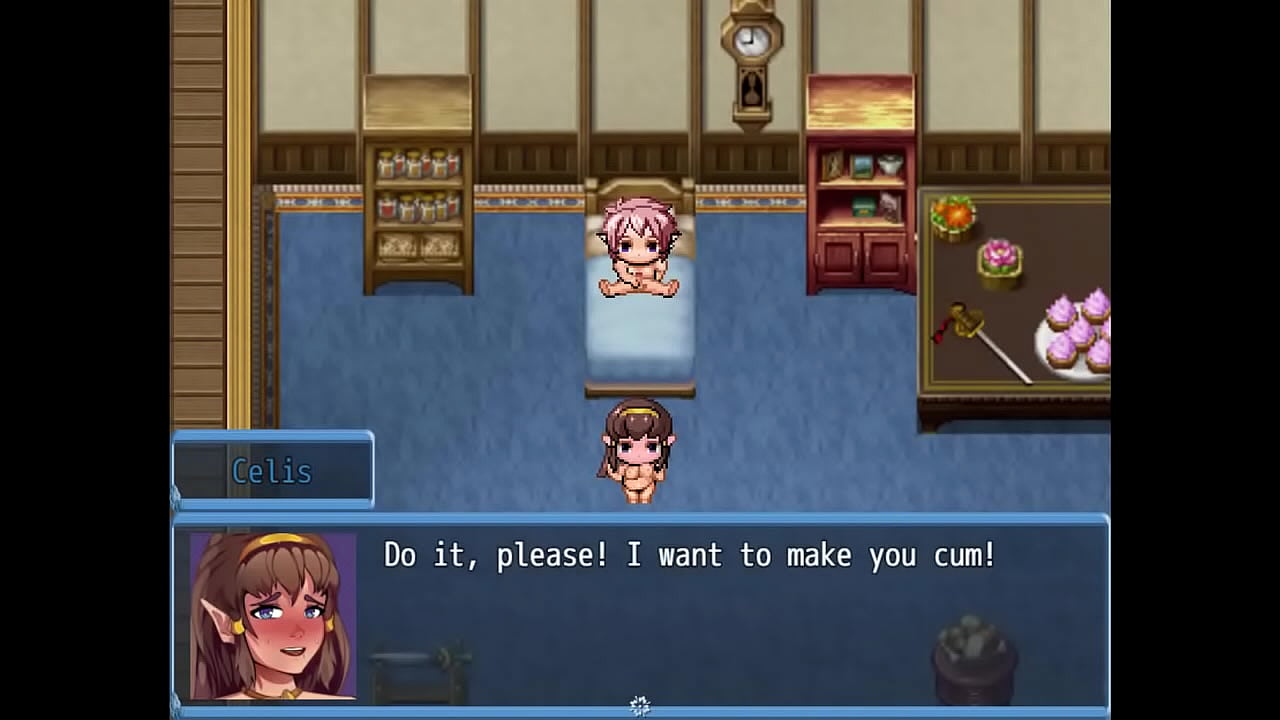This screenshot has width=1280, height=720.
Task: Select the Celis name box
Action: point(272,470)
